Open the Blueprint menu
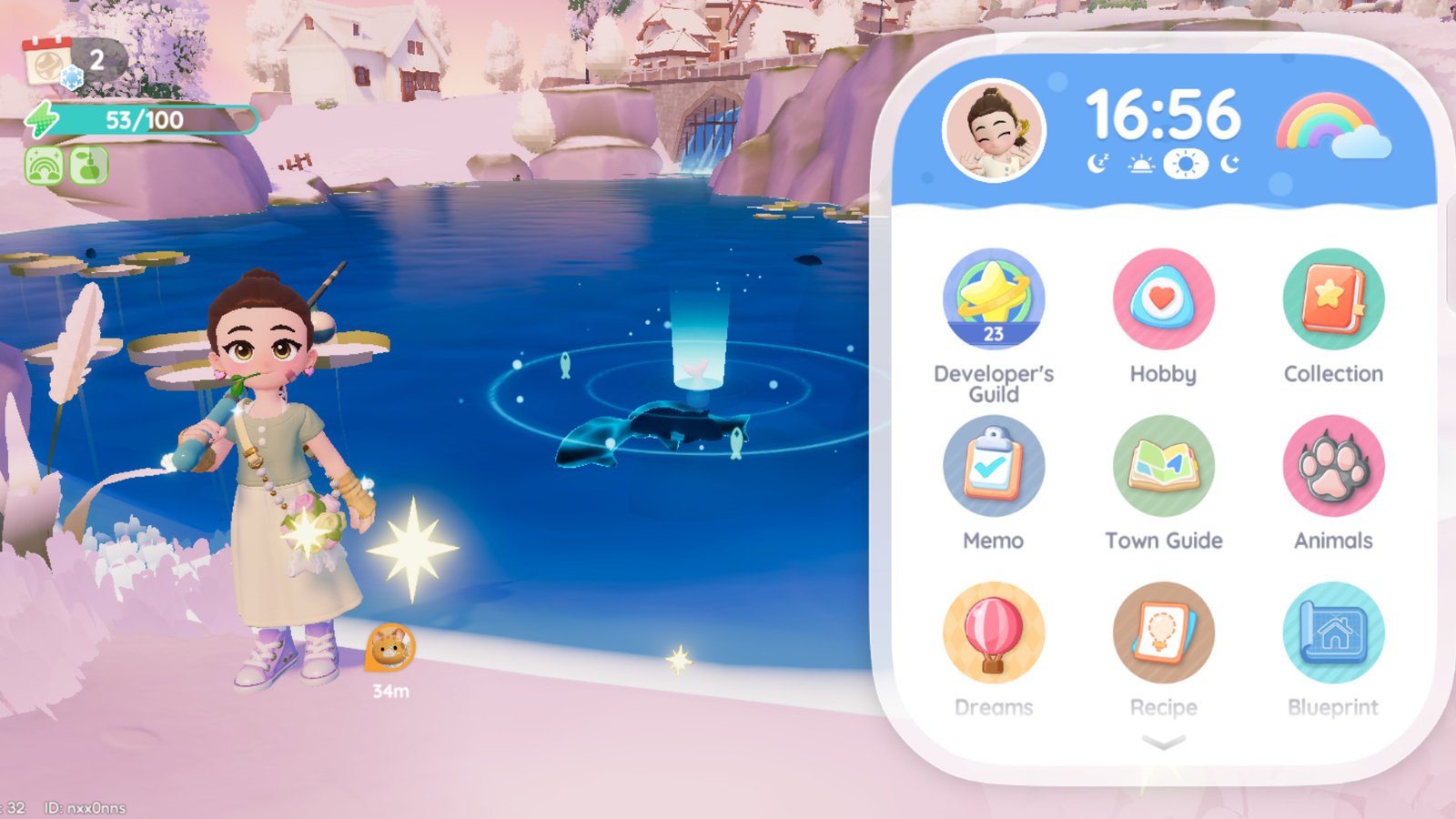This screenshot has width=1456, height=819. 1333,633
